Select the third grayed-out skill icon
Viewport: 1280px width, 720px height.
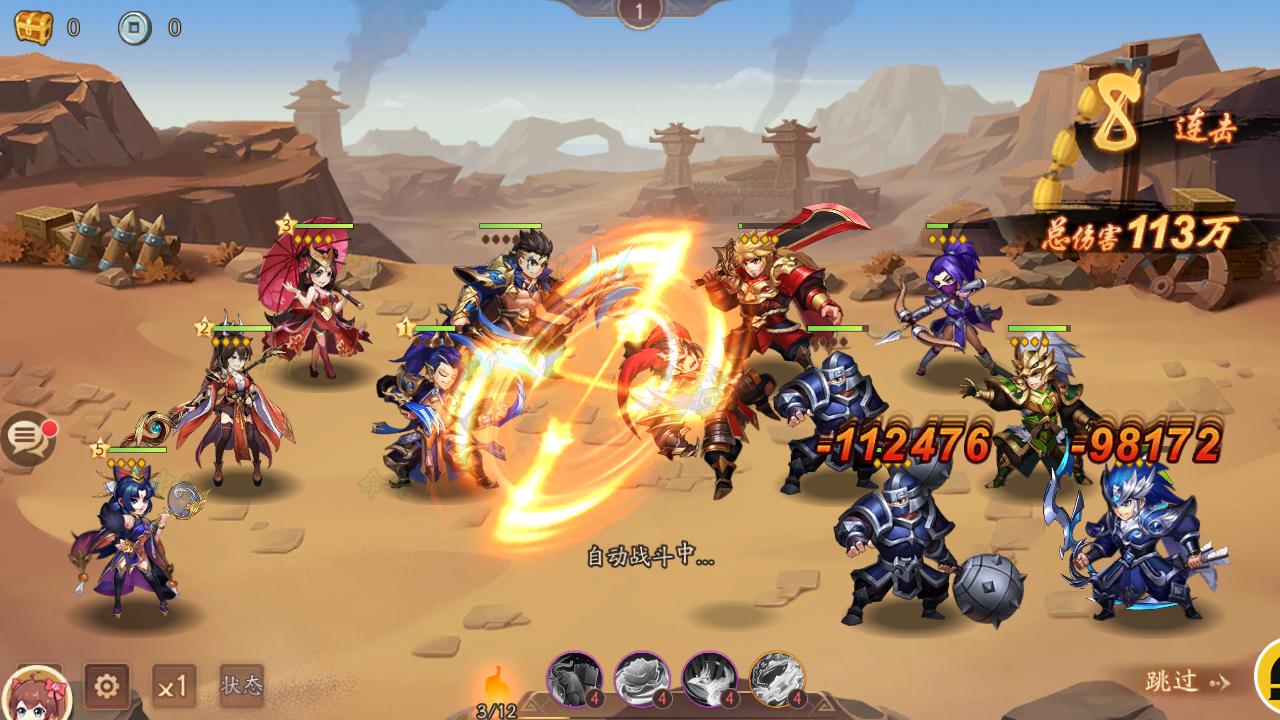(x=709, y=679)
